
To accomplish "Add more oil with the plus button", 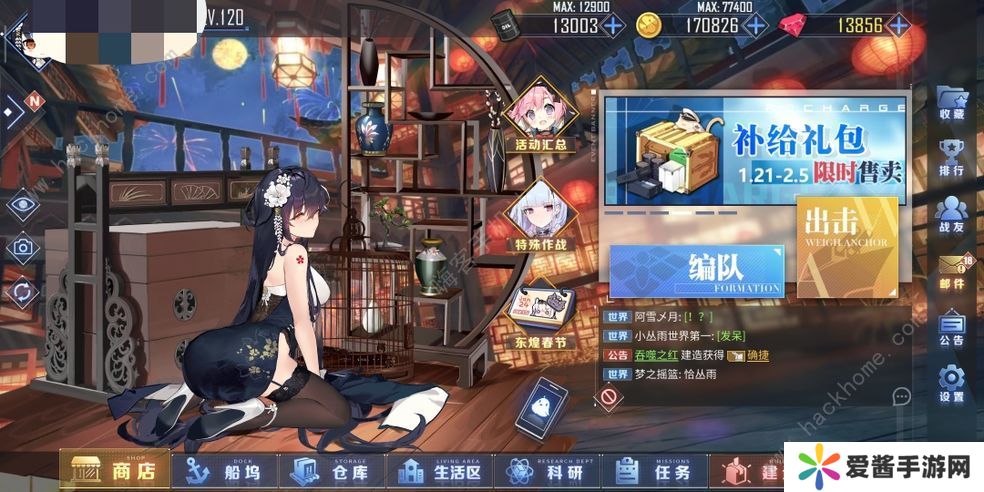I will pos(612,26).
